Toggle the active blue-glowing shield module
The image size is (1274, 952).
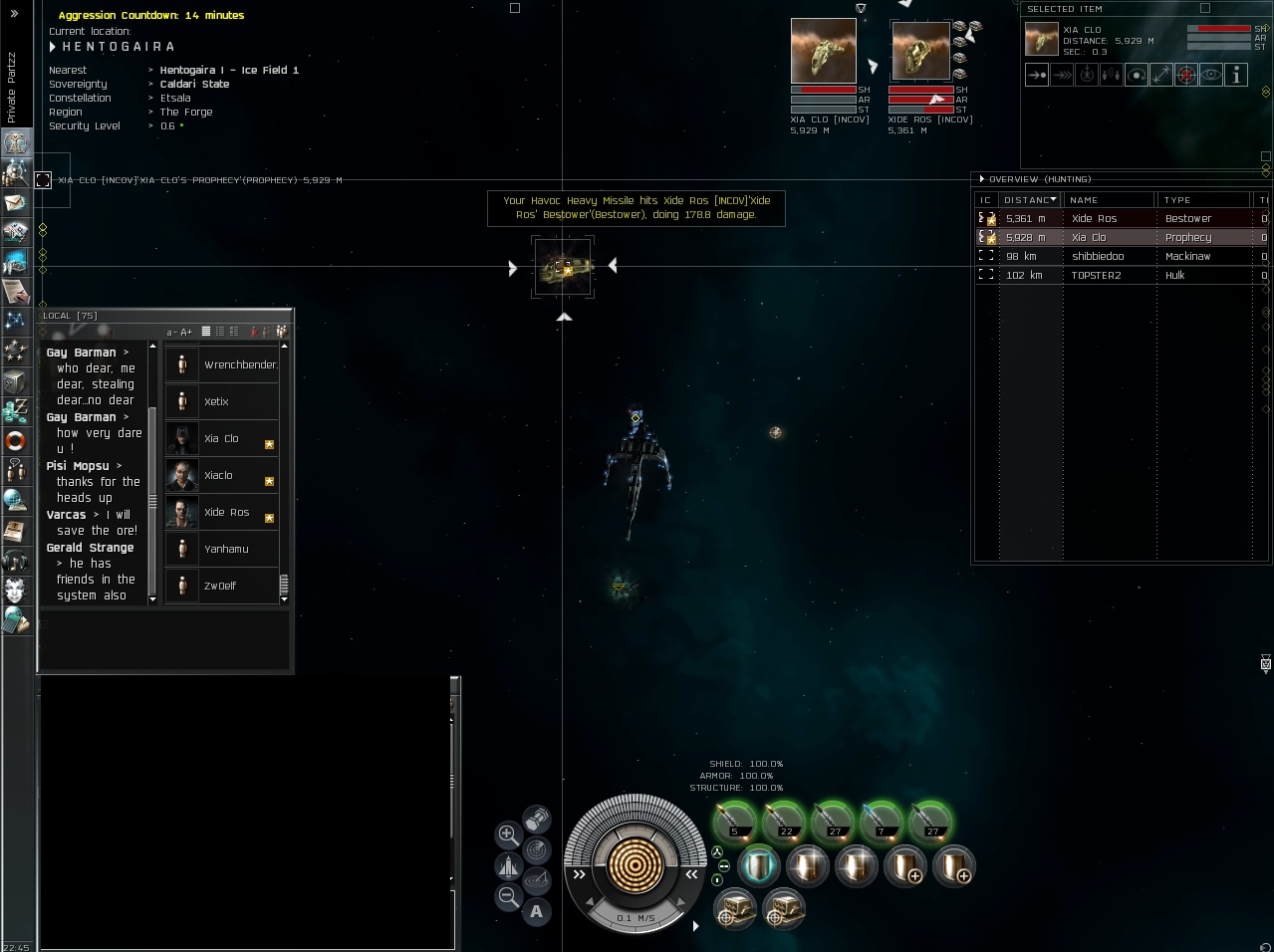759,865
